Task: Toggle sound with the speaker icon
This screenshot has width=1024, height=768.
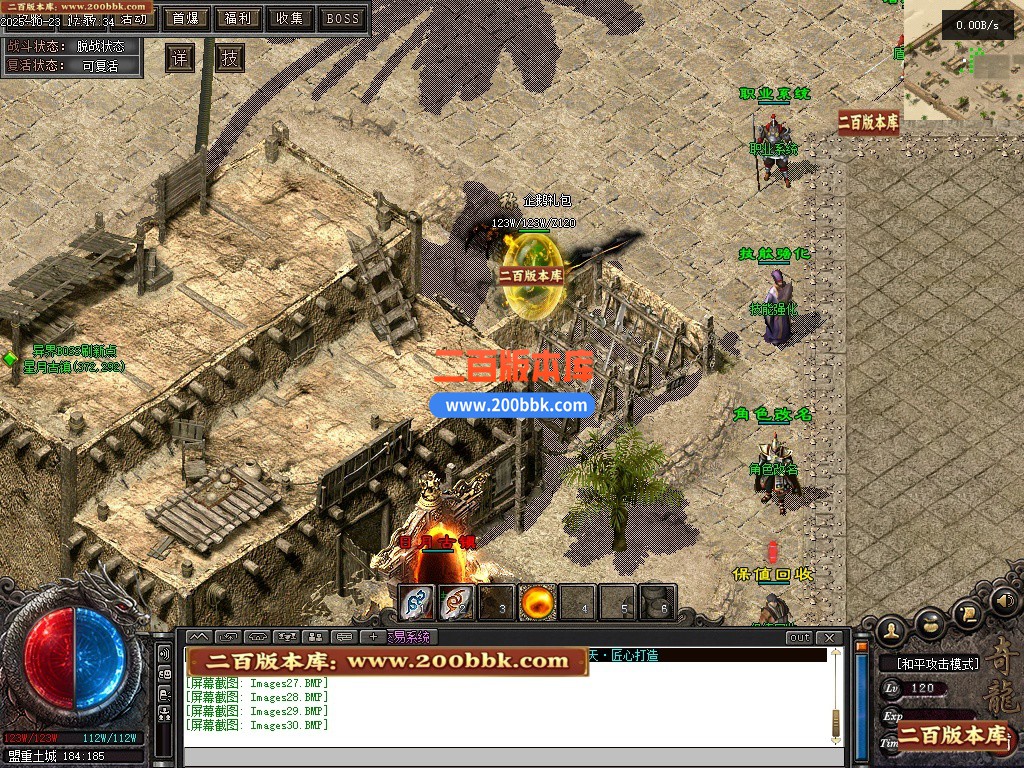Action: pyautogui.click(x=1004, y=603)
